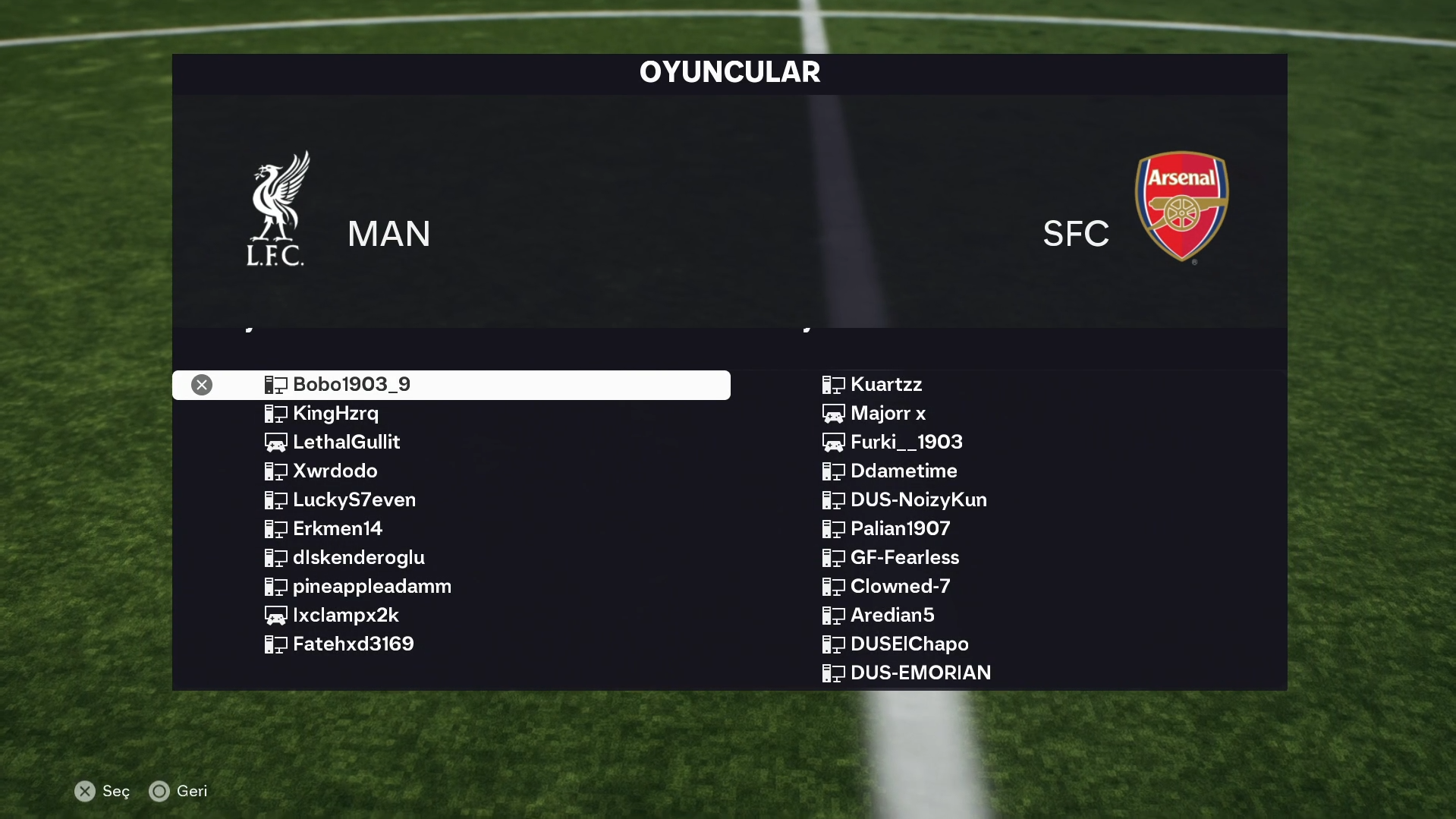Select Kuartzz from the SFC roster
The image size is (1456, 819).
(x=885, y=385)
